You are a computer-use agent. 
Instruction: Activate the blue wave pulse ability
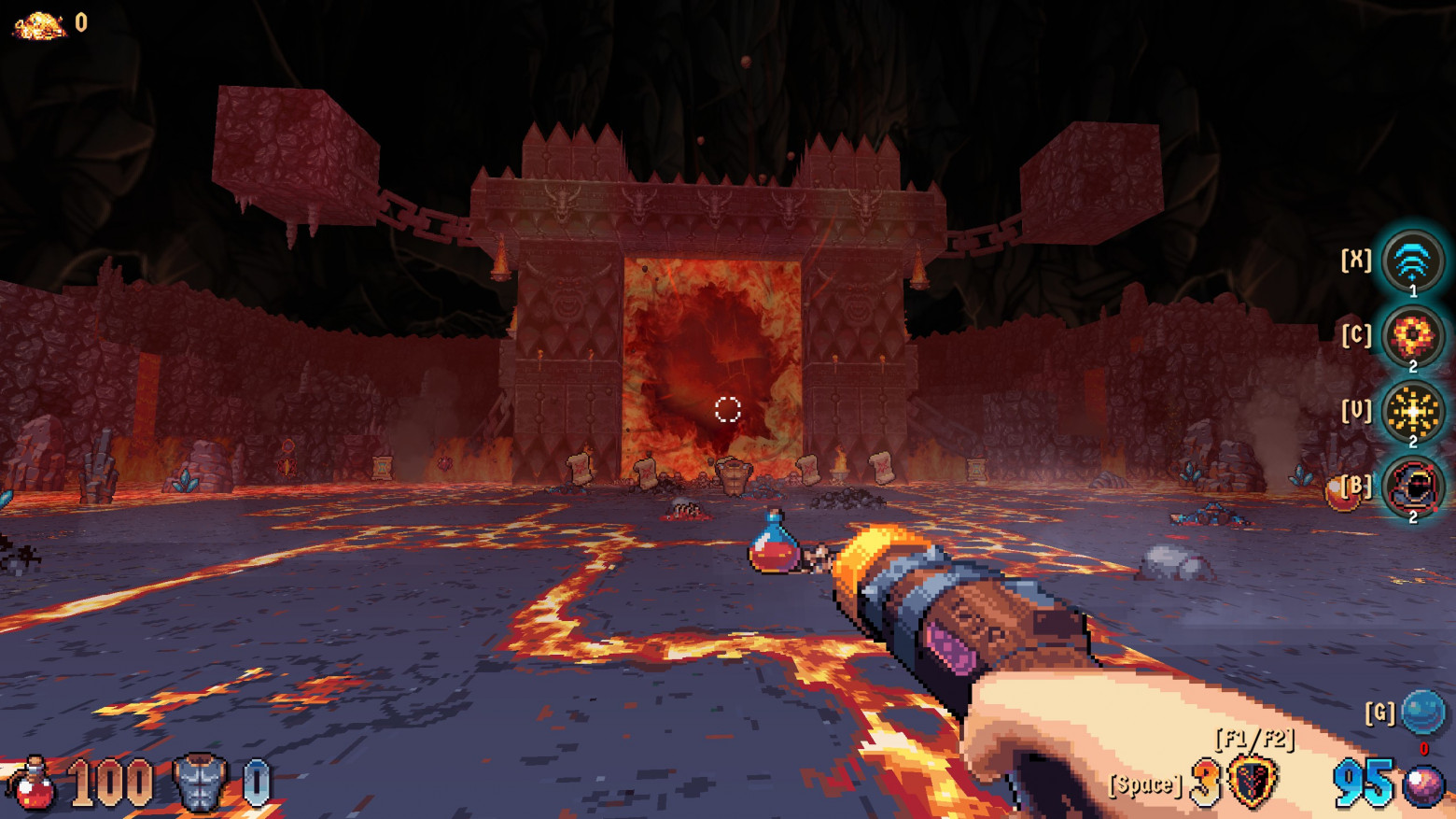1412,261
